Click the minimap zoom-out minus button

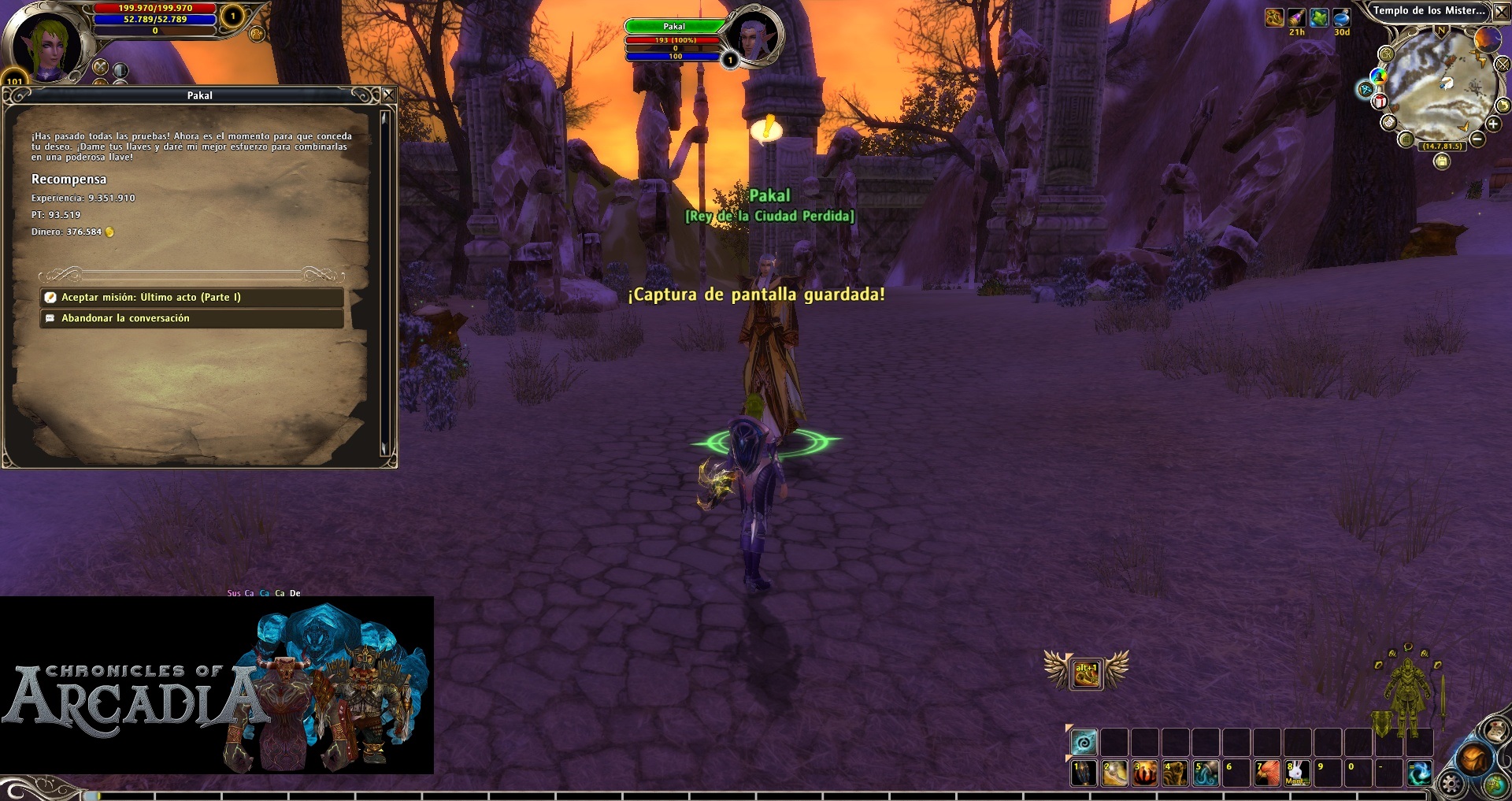(x=1477, y=139)
